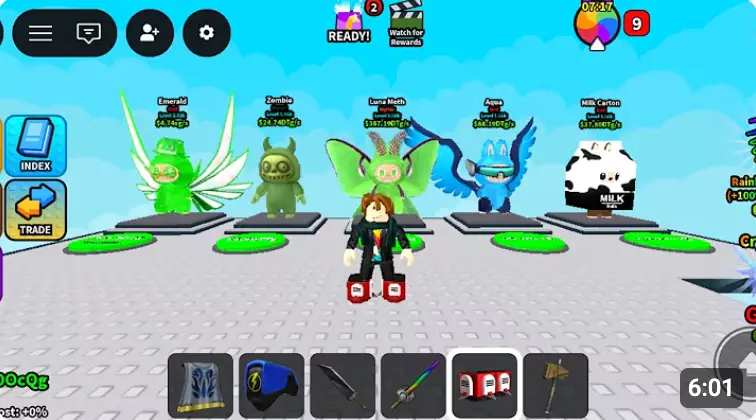Click the Watch for Rewards clapperboard
Image resolution: width=756 pixels, height=420 pixels.
click(406, 22)
